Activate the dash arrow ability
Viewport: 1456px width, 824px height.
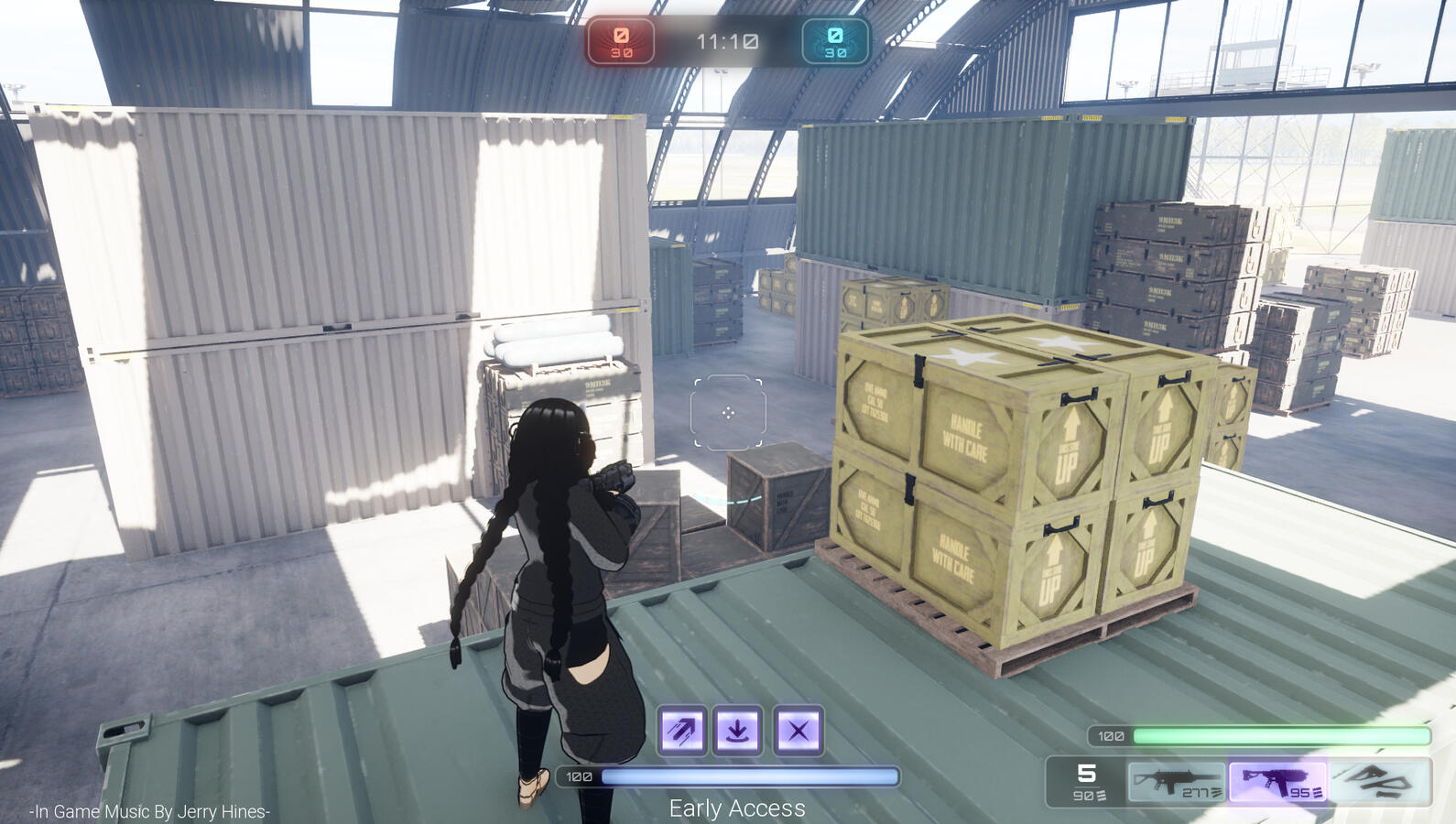(x=683, y=731)
